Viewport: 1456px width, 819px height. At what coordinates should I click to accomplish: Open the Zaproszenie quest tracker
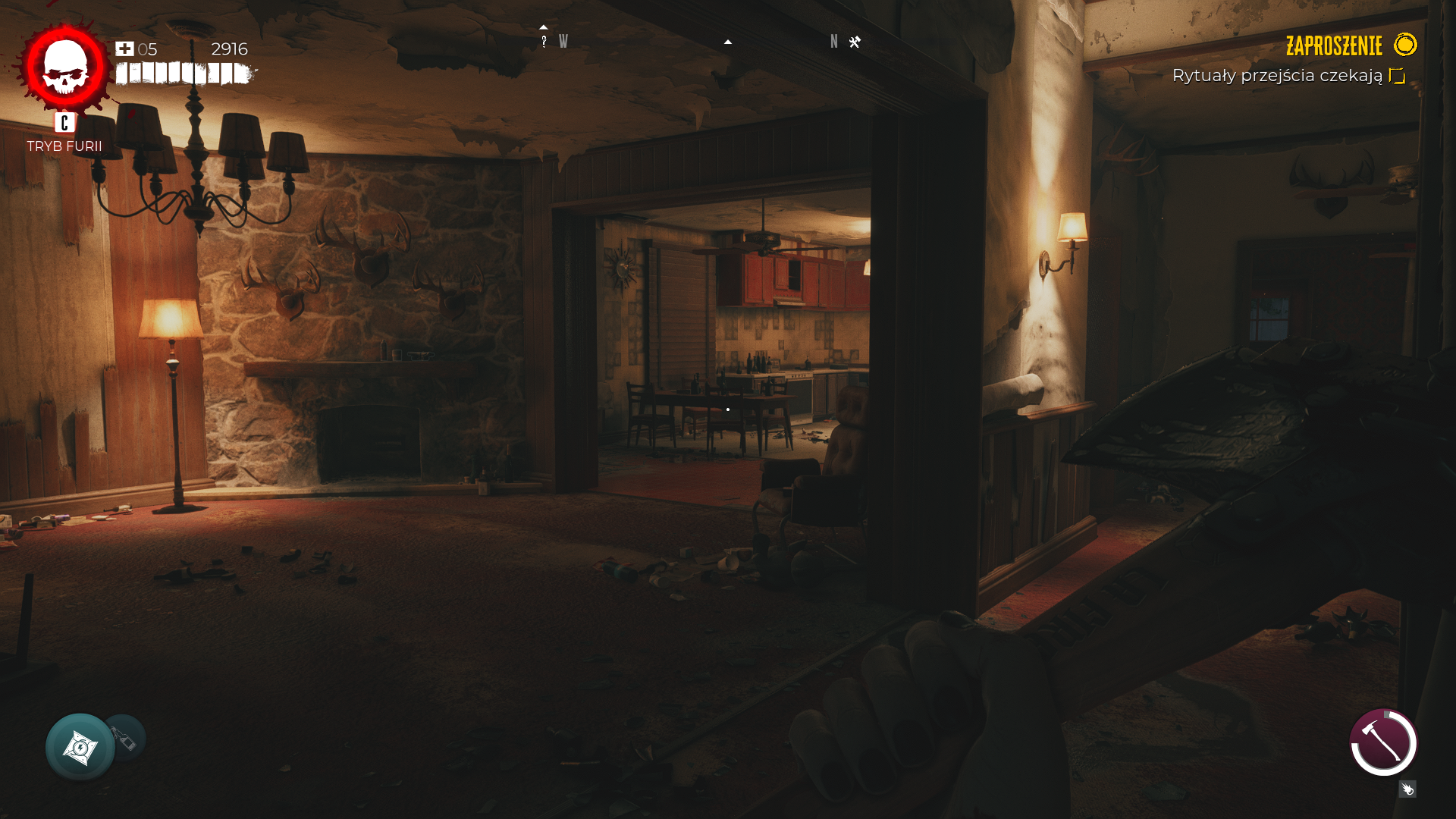tap(1333, 46)
